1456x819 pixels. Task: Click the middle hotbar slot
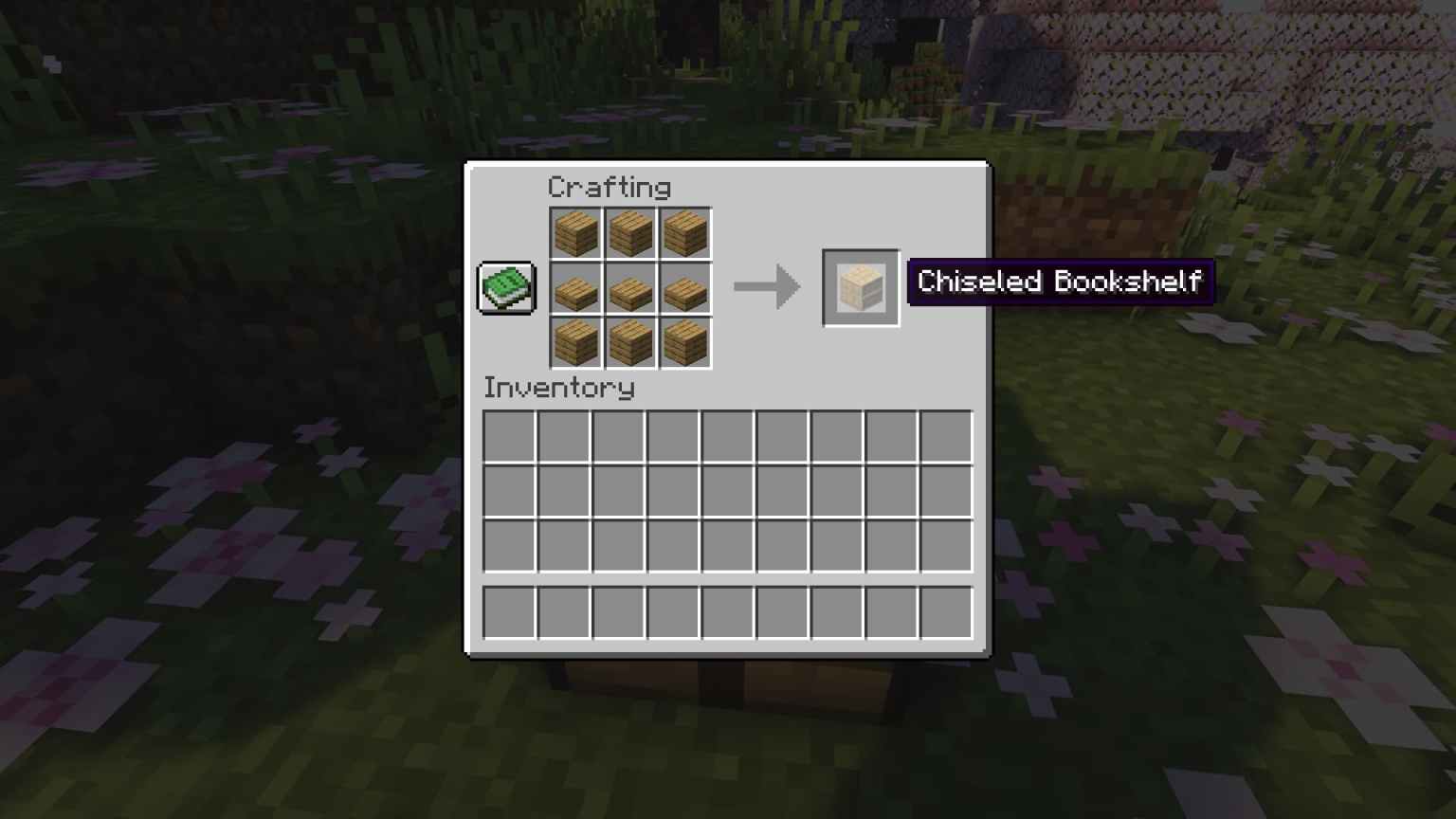[x=727, y=611]
